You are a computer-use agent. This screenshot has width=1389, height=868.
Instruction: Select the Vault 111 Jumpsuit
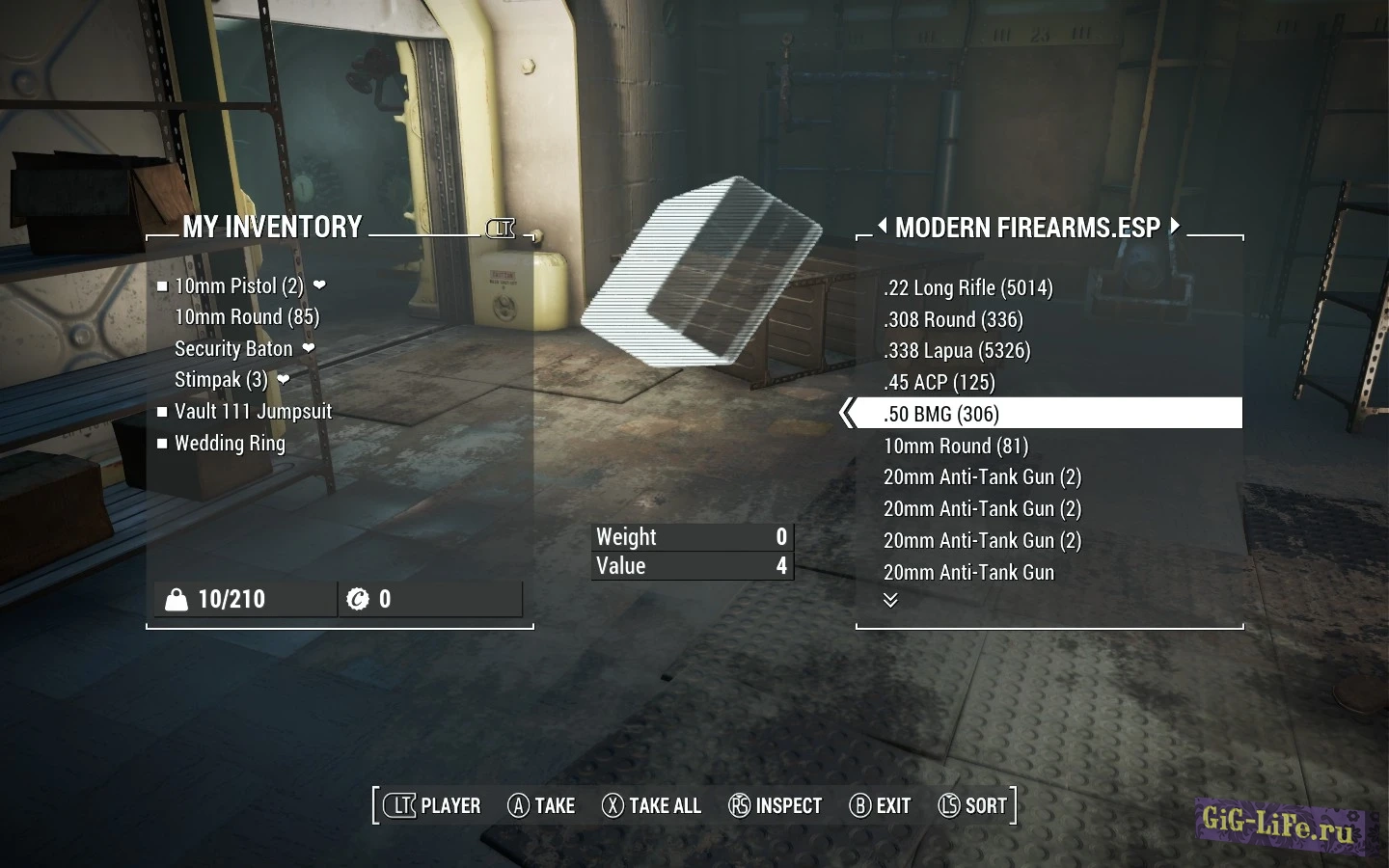click(253, 412)
